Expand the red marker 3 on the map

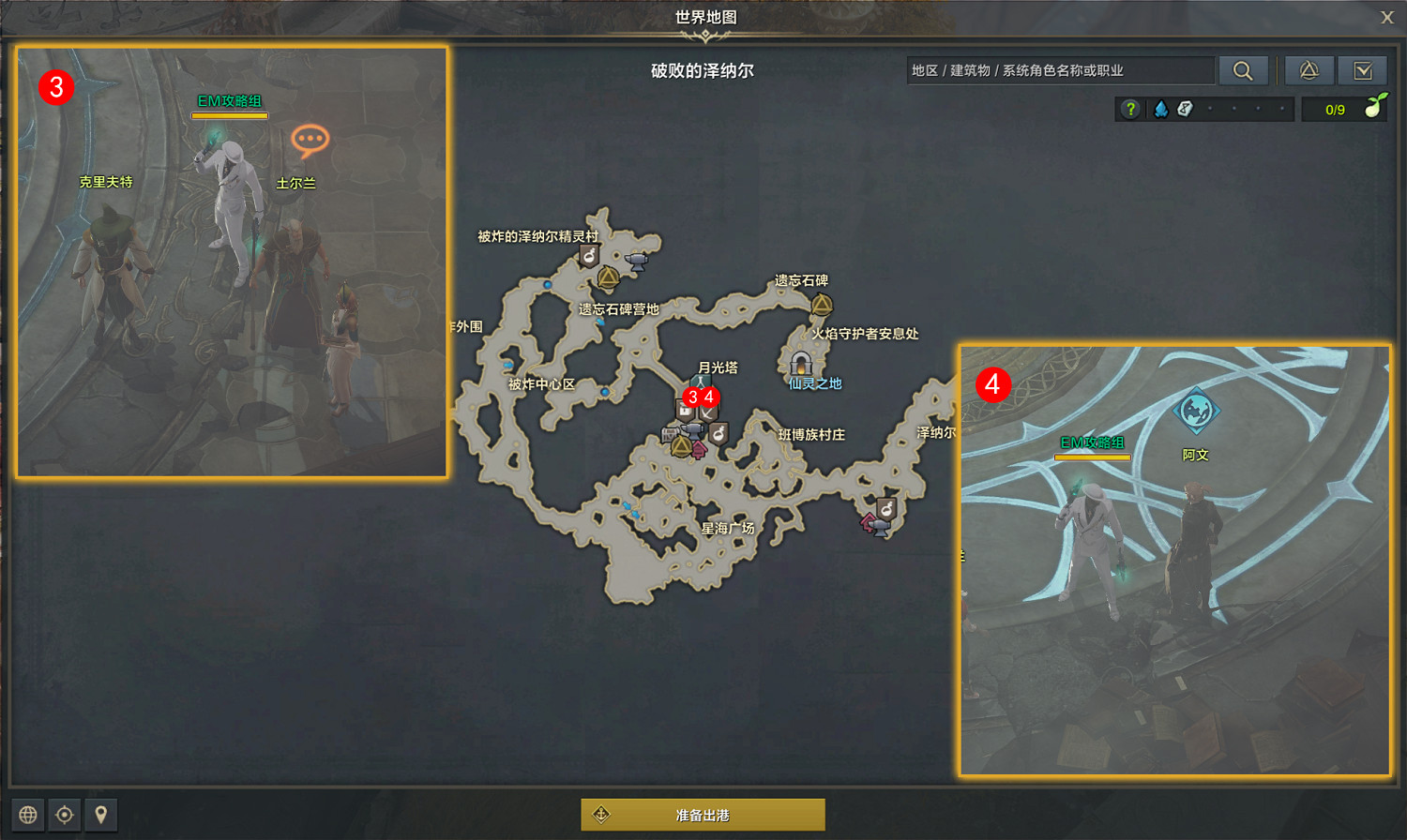[691, 397]
